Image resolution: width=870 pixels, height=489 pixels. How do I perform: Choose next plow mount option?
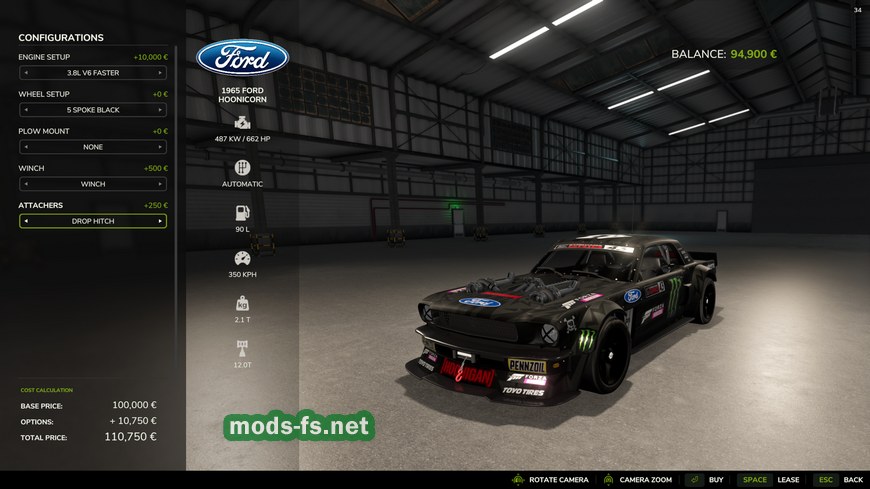[160, 147]
